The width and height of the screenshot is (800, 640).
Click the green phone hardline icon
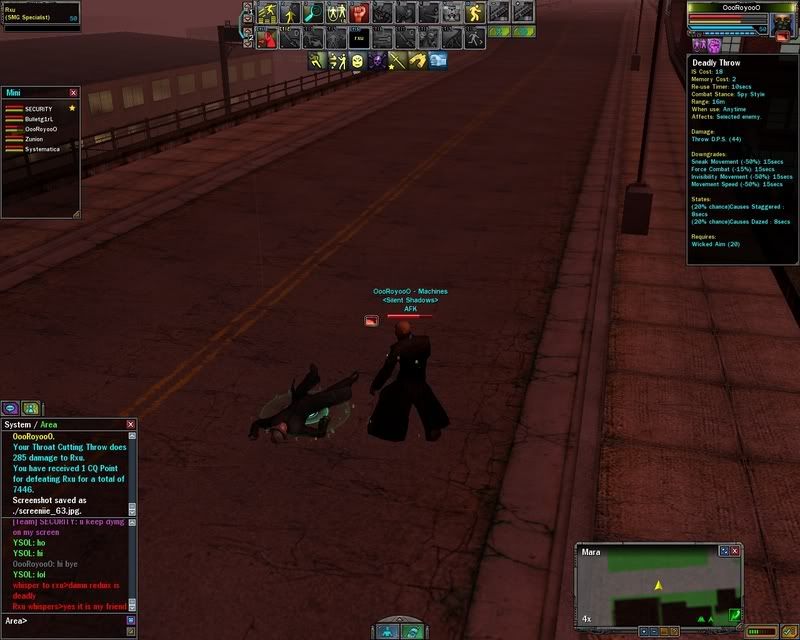[735, 614]
